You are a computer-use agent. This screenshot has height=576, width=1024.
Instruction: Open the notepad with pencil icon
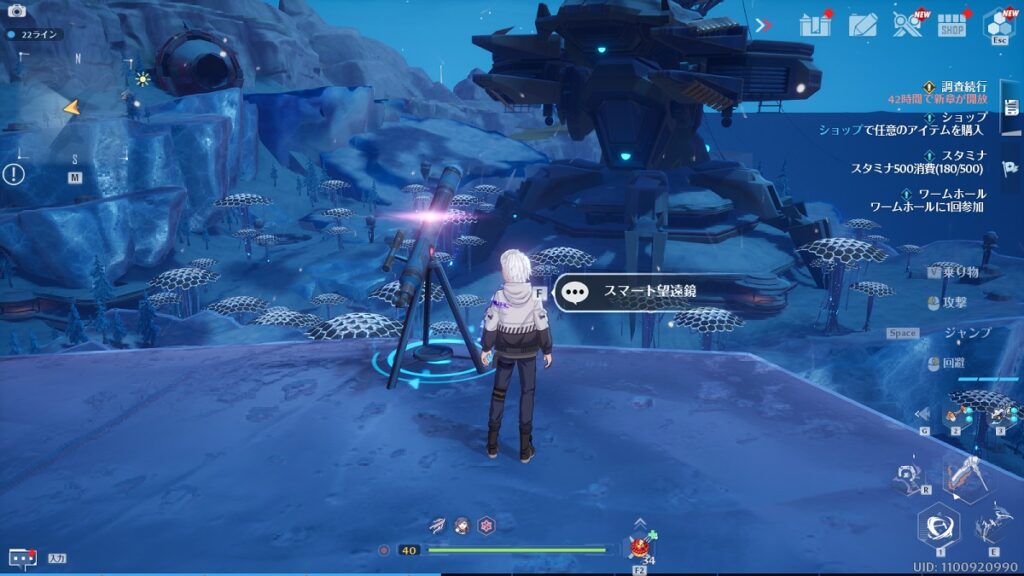(x=863, y=25)
